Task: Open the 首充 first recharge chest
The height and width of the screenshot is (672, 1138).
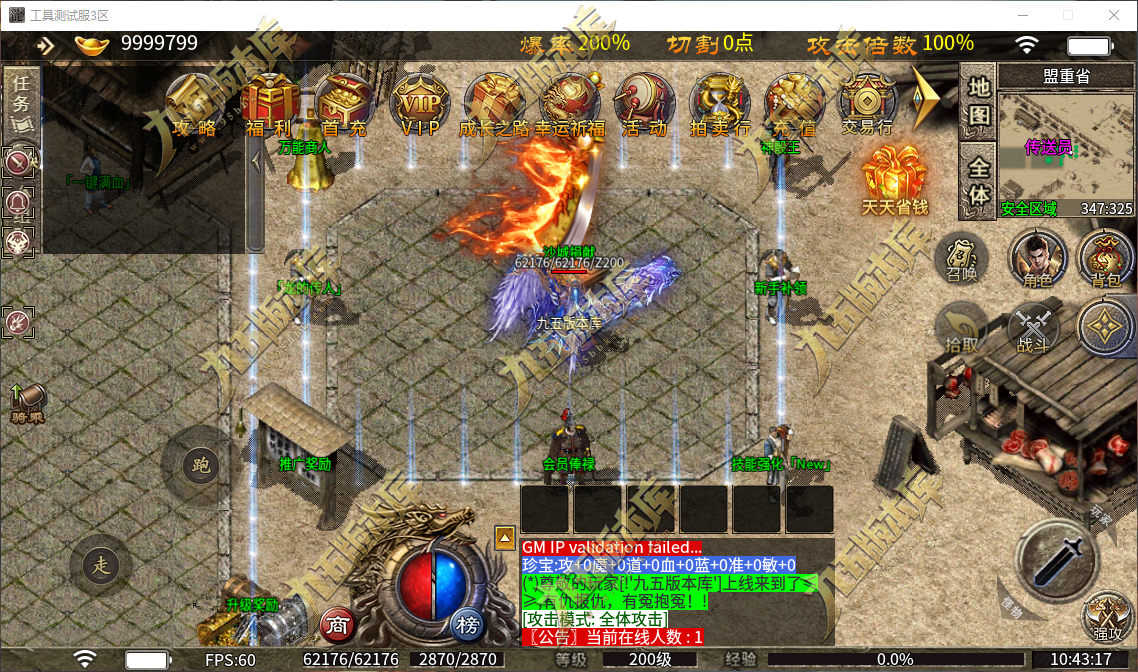Action: click(345, 105)
